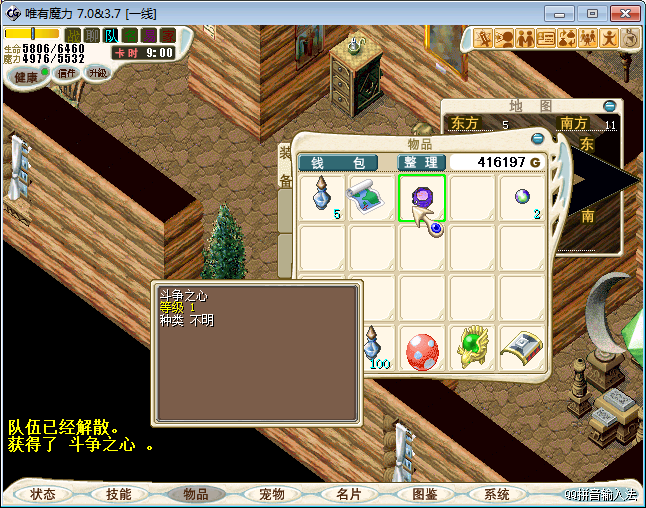Click the 健康 health status button
The image size is (646, 508).
click(25, 77)
